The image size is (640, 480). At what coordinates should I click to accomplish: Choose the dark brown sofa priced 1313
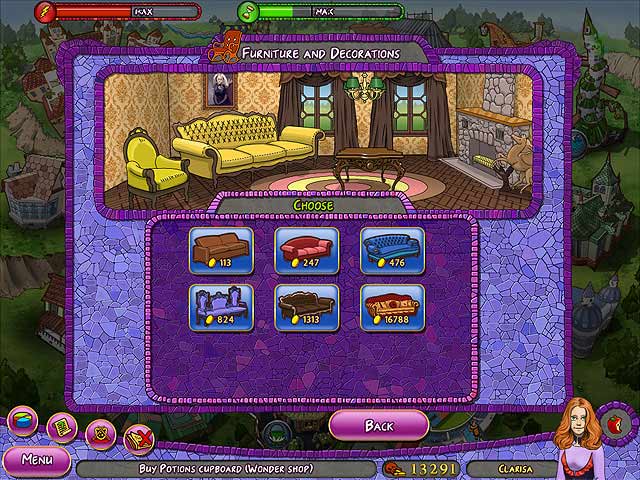pos(307,307)
